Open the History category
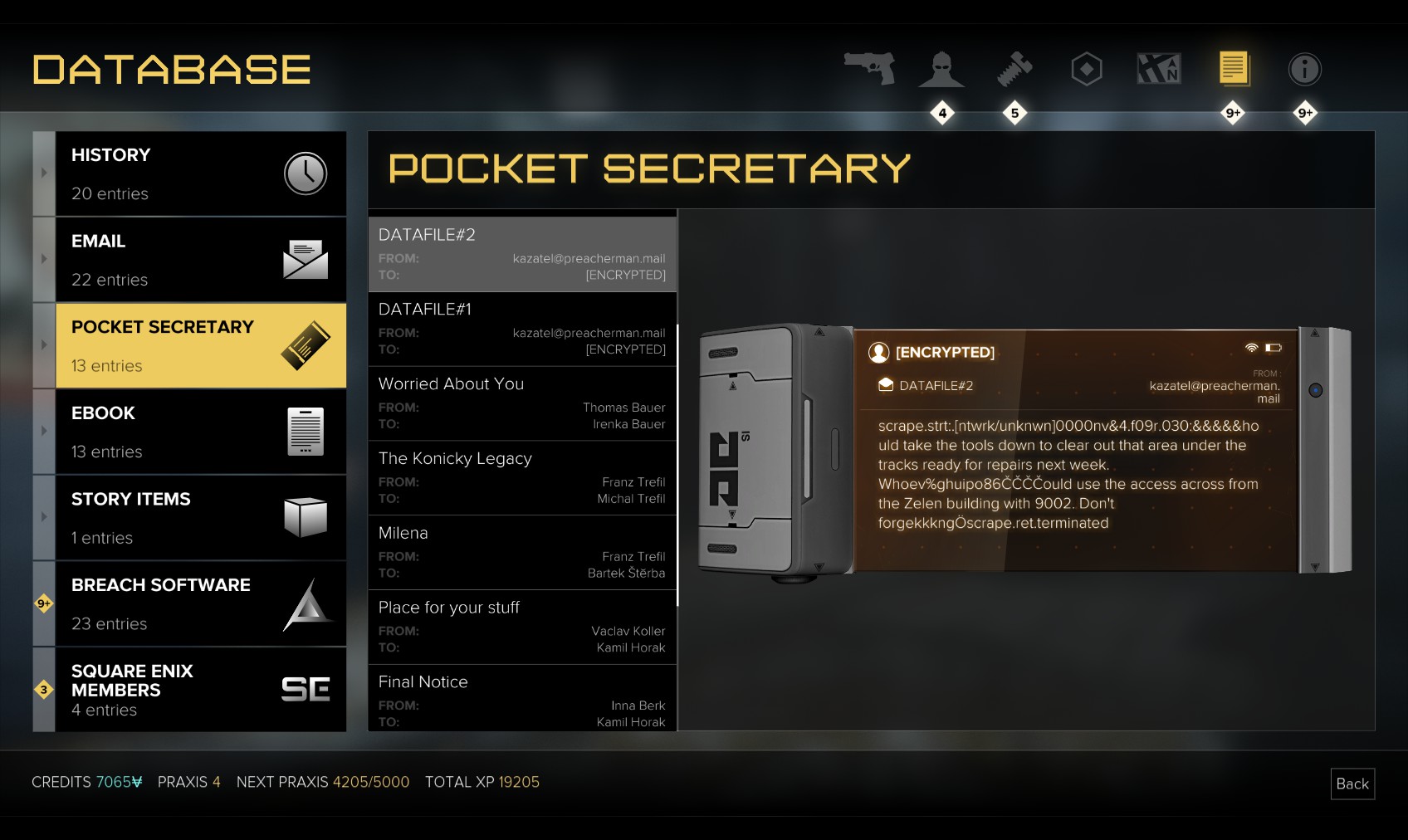This screenshot has height=840, width=1408. point(200,173)
